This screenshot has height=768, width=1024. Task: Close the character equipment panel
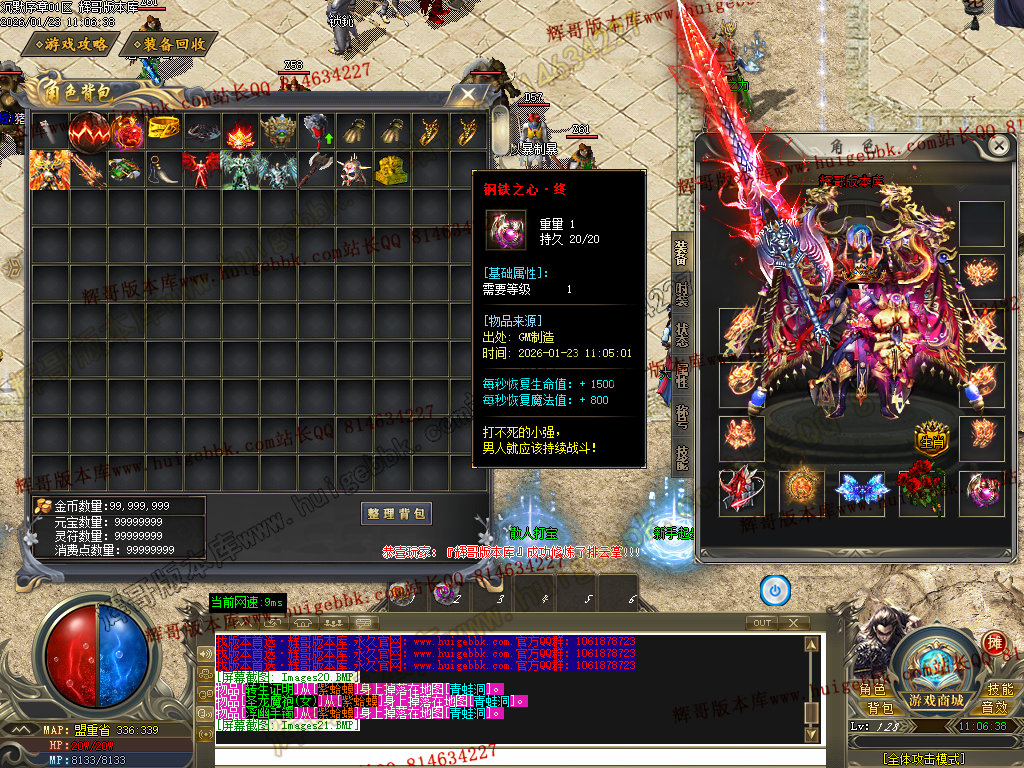(x=998, y=145)
